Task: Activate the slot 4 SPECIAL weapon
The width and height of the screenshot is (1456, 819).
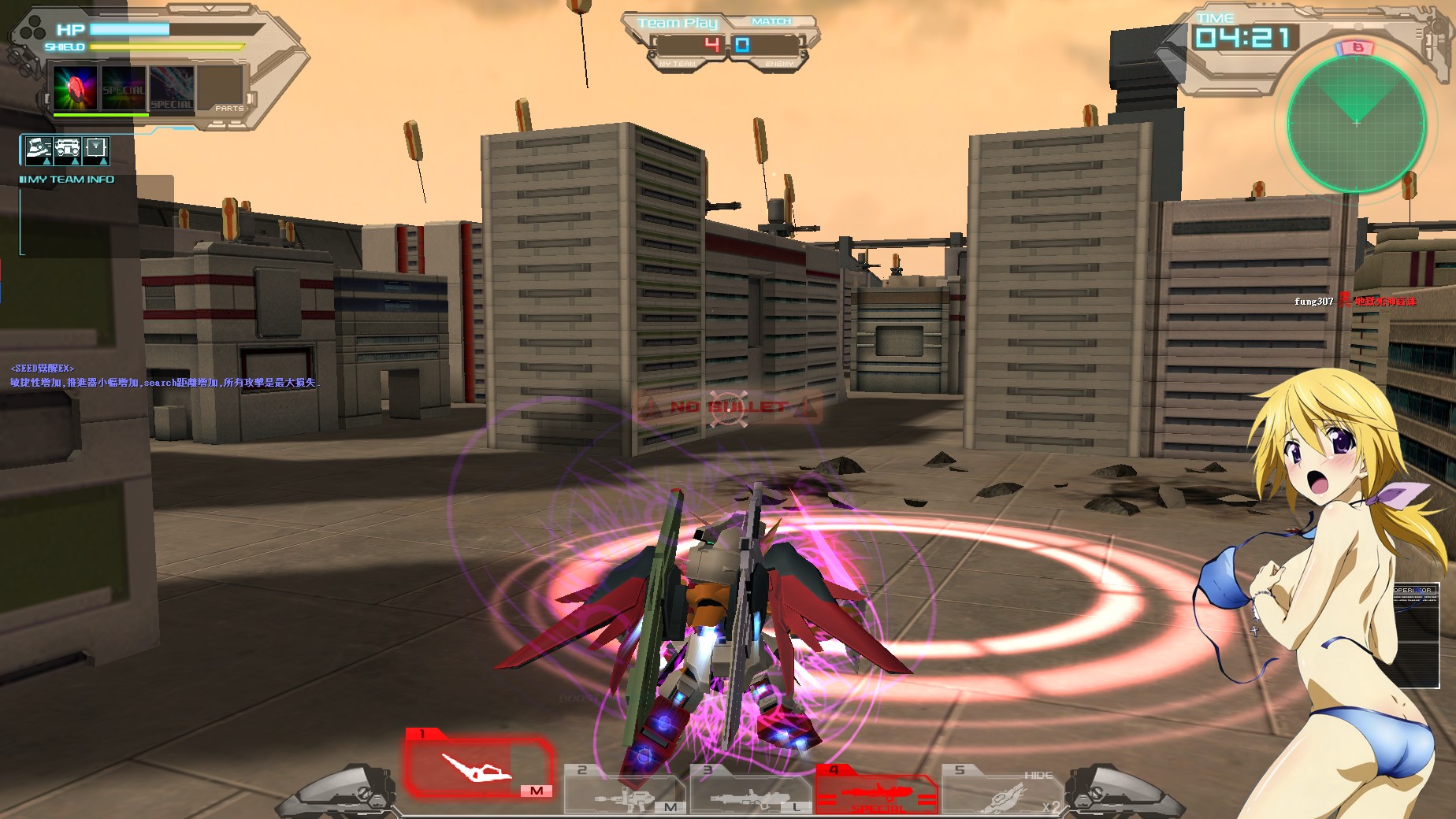Action: pyautogui.click(x=878, y=790)
